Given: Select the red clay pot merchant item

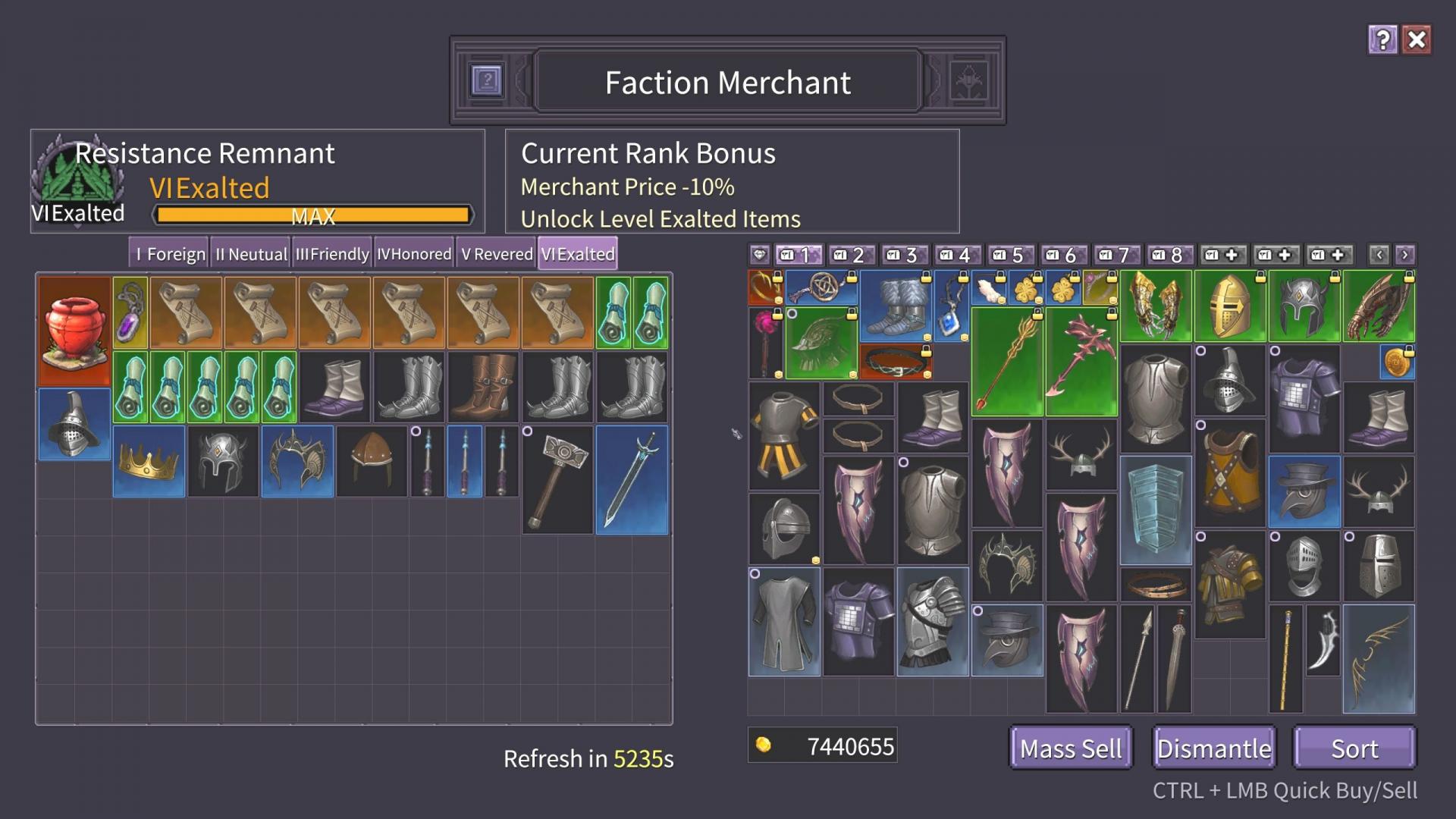Looking at the screenshot, I should coord(74,331).
